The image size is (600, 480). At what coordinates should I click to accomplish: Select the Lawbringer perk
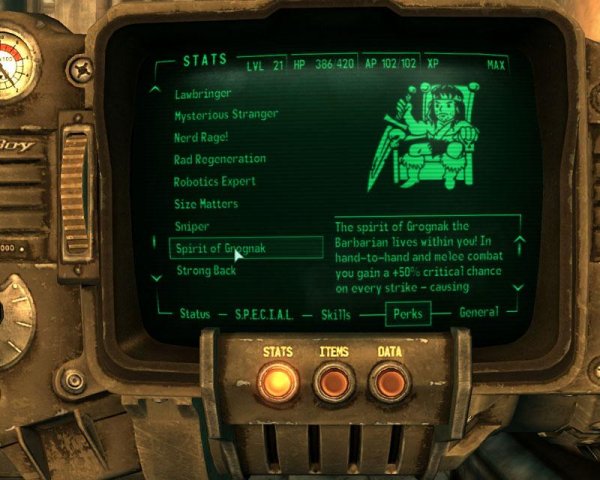pos(202,93)
